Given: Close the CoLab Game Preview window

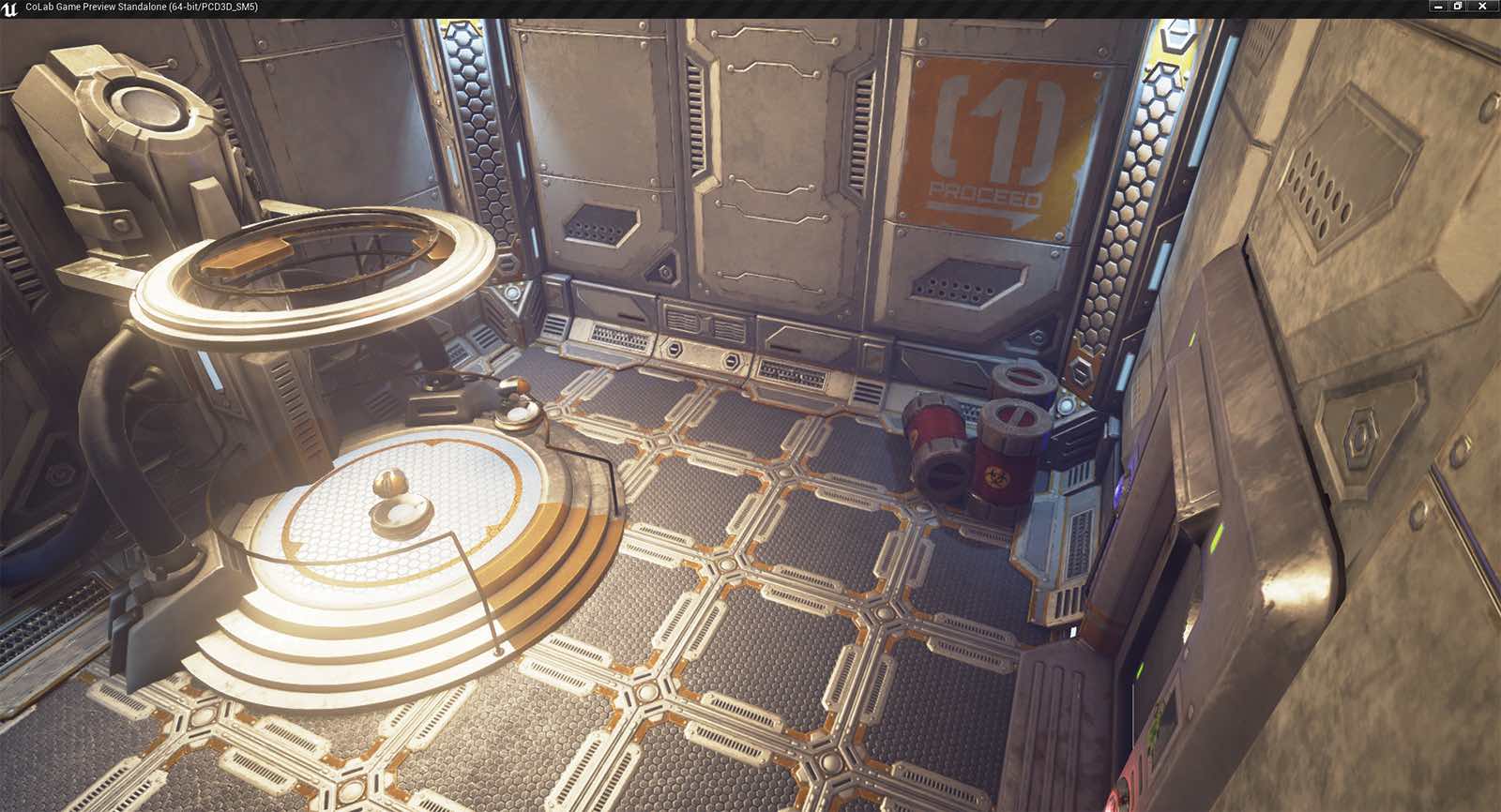Looking at the screenshot, I should click(x=1482, y=7).
